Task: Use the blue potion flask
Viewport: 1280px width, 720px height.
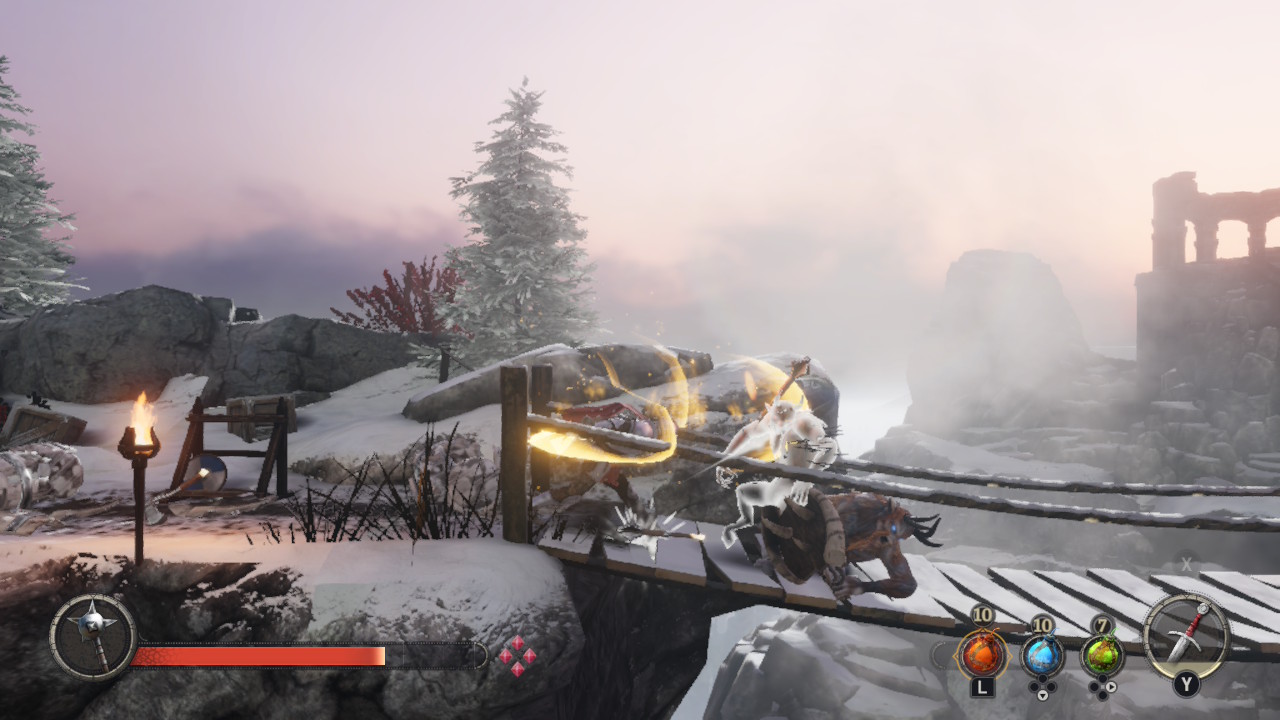Action: pyautogui.click(x=1042, y=655)
